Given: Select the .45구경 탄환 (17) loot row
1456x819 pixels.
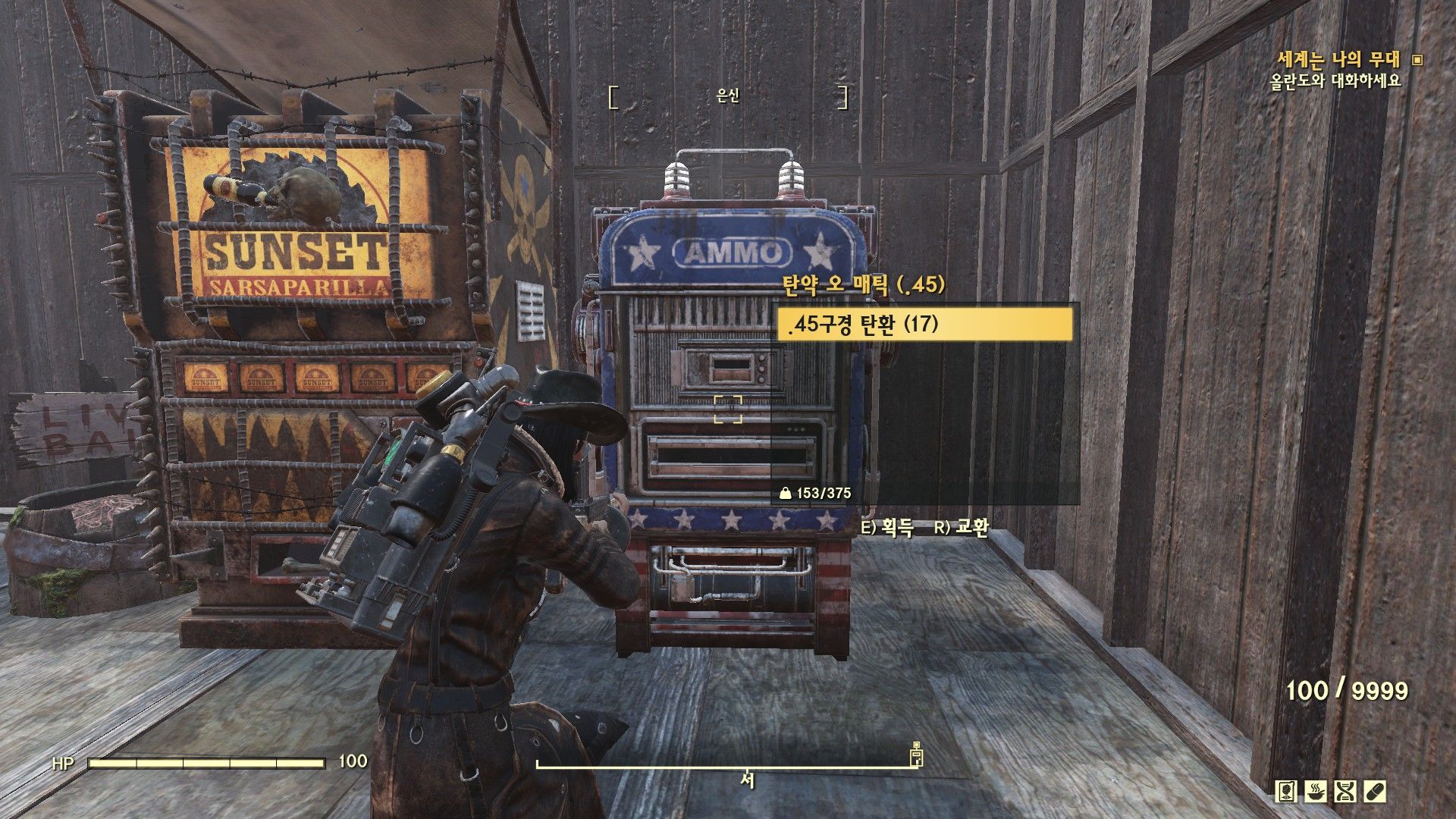Looking at the screenshot, I should (x=925, y=325).
